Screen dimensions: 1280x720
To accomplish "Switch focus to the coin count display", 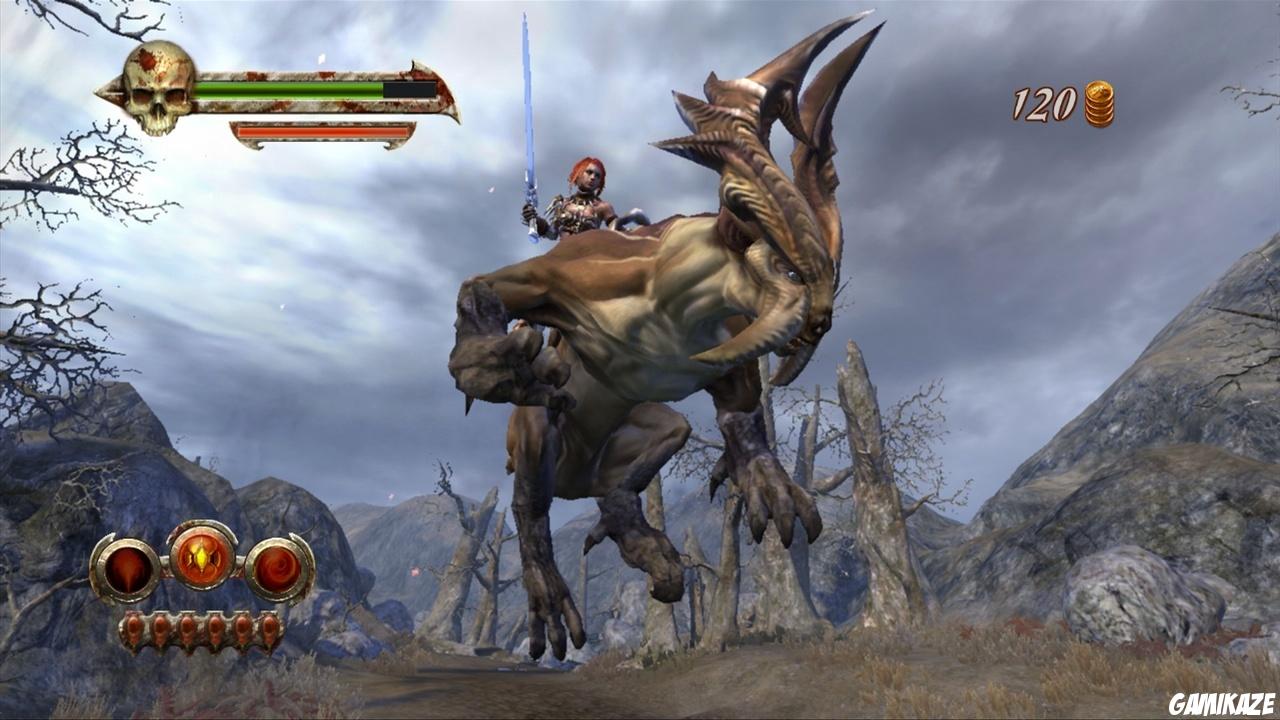I will pyautogui.click(x=1042, y=100).
